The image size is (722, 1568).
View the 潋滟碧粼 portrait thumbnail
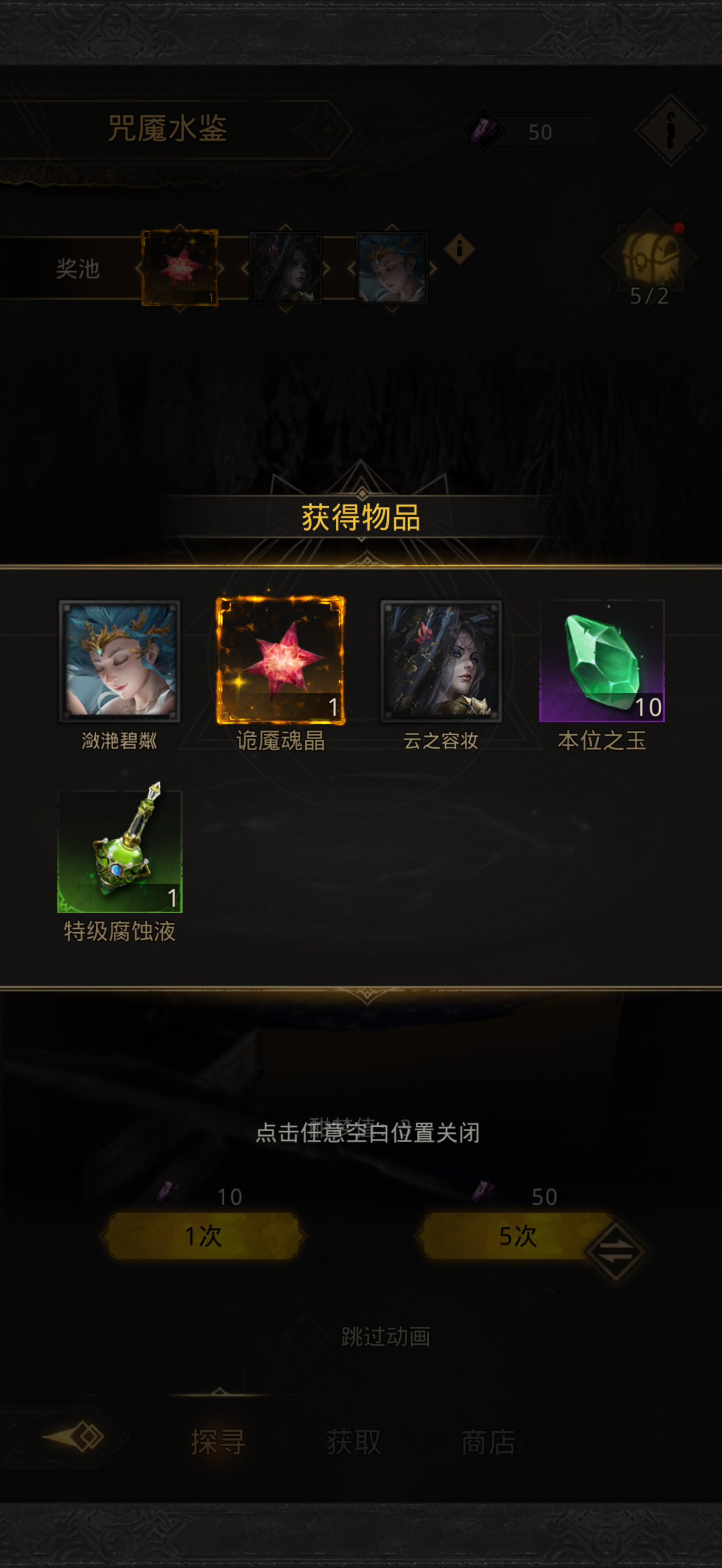120,661
